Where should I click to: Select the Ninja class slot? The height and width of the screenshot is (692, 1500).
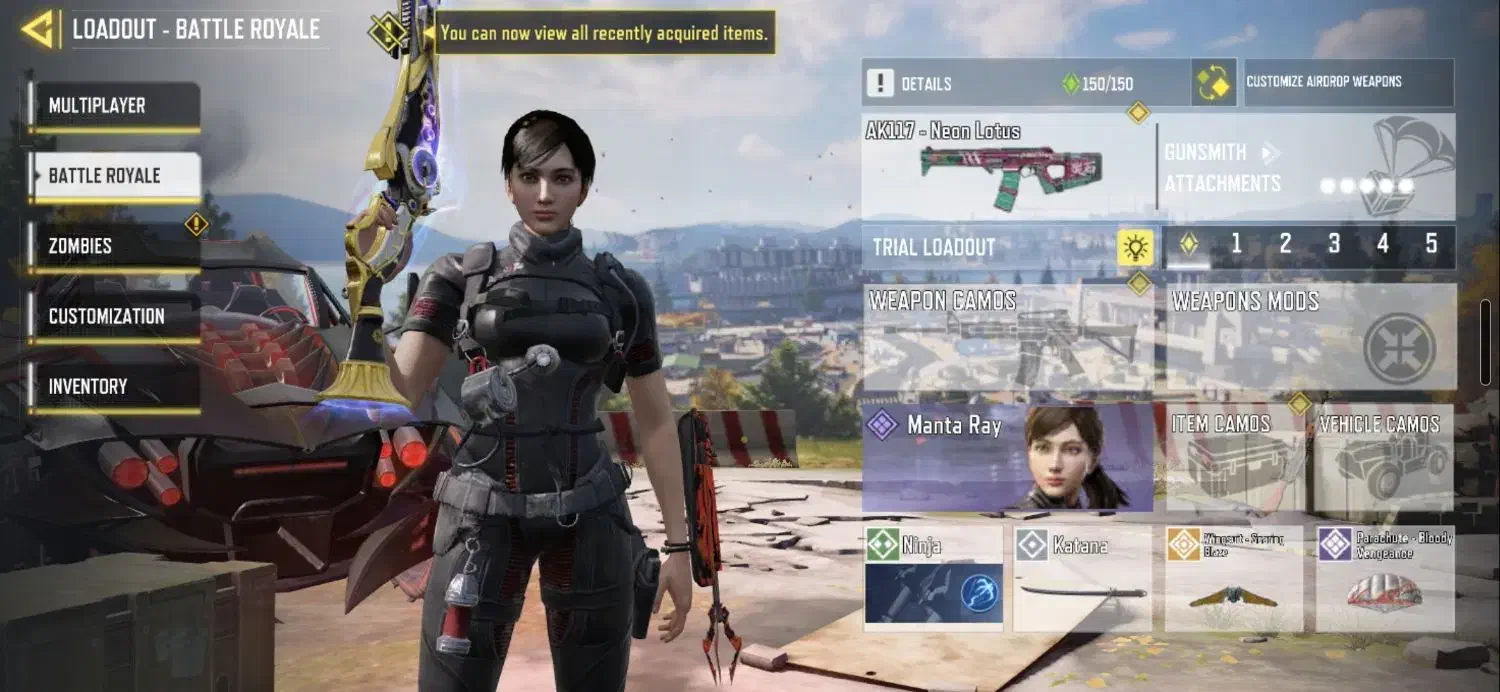click(x=933, y=579)
